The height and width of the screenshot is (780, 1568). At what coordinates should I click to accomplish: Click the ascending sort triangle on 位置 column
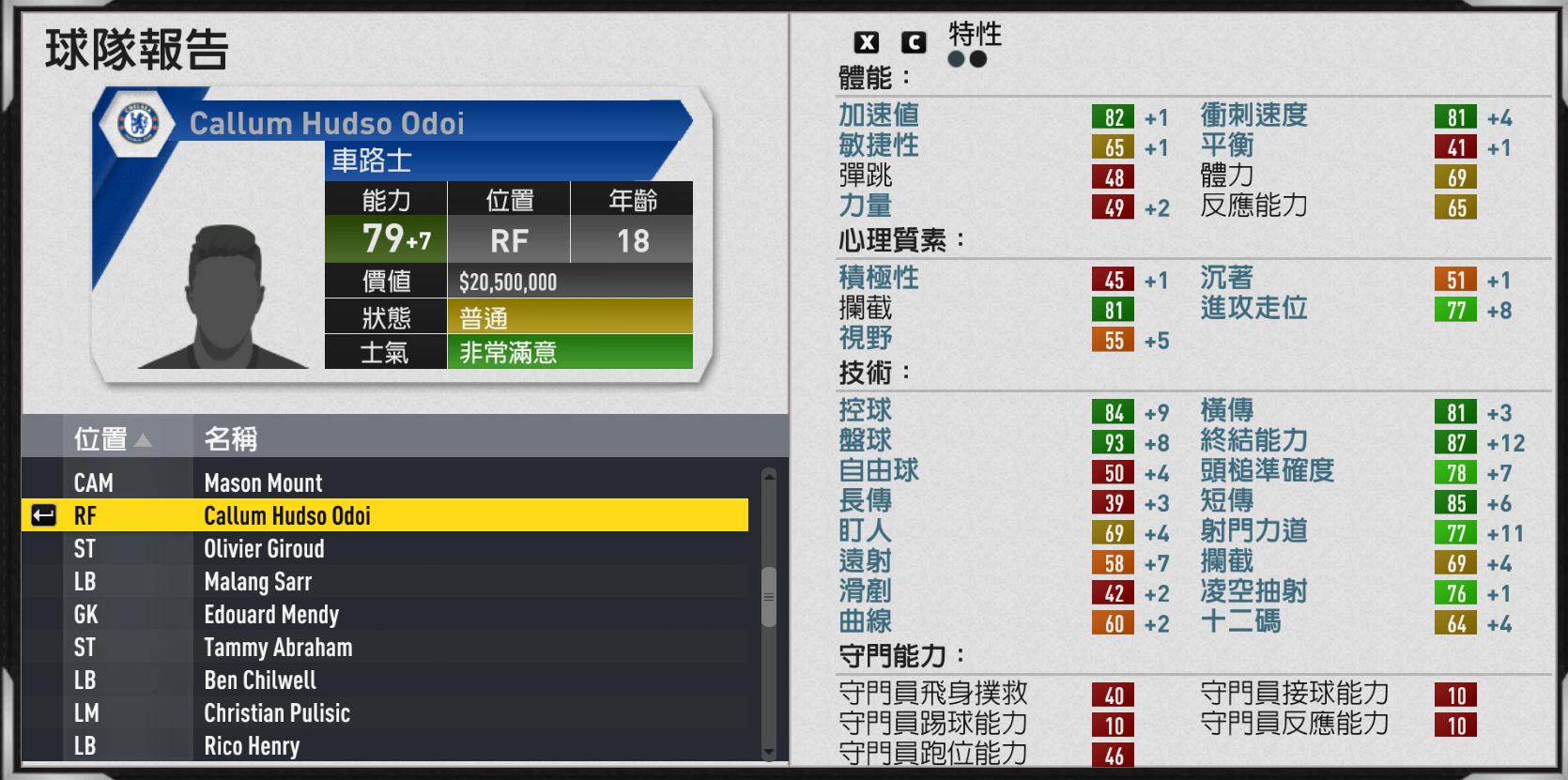click(146, 438)
